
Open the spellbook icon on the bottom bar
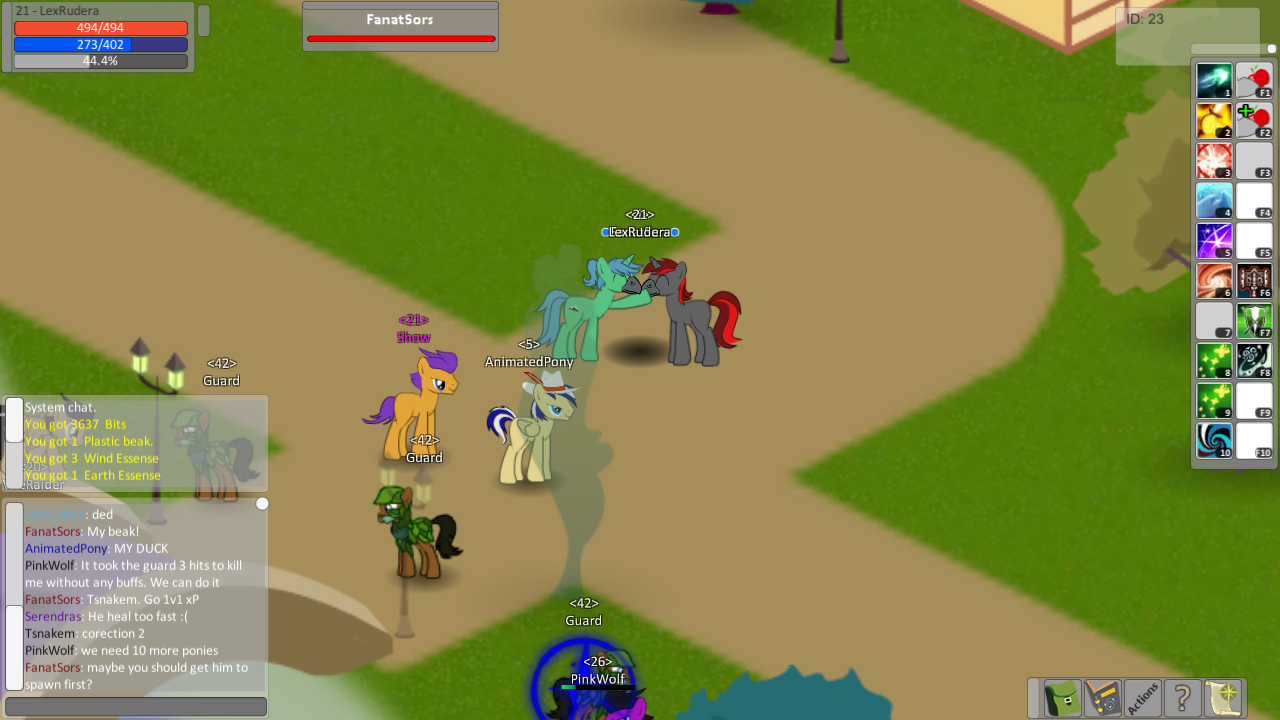pos(1101,698)
